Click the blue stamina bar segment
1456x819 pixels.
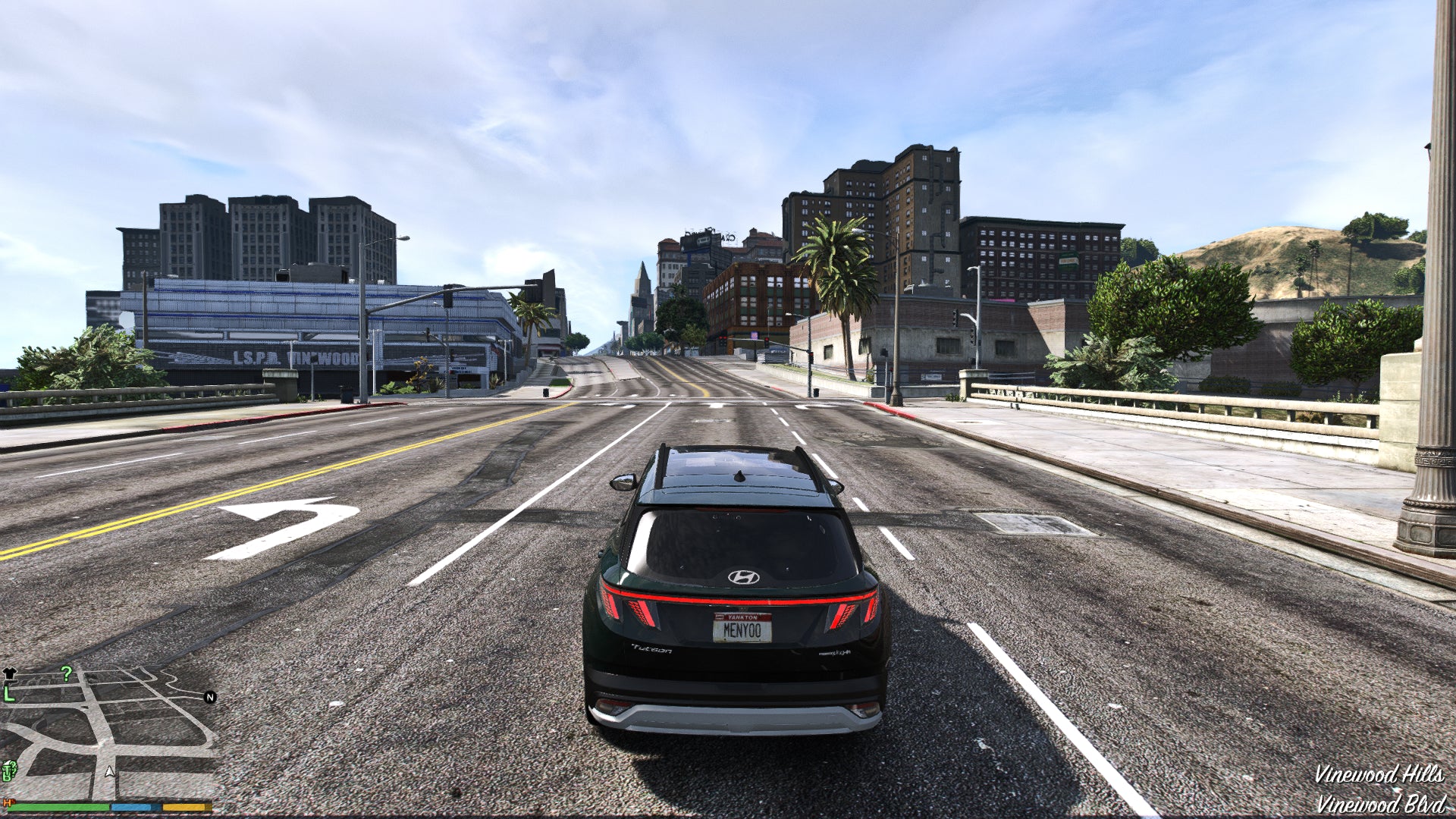(x=133, y=807)
